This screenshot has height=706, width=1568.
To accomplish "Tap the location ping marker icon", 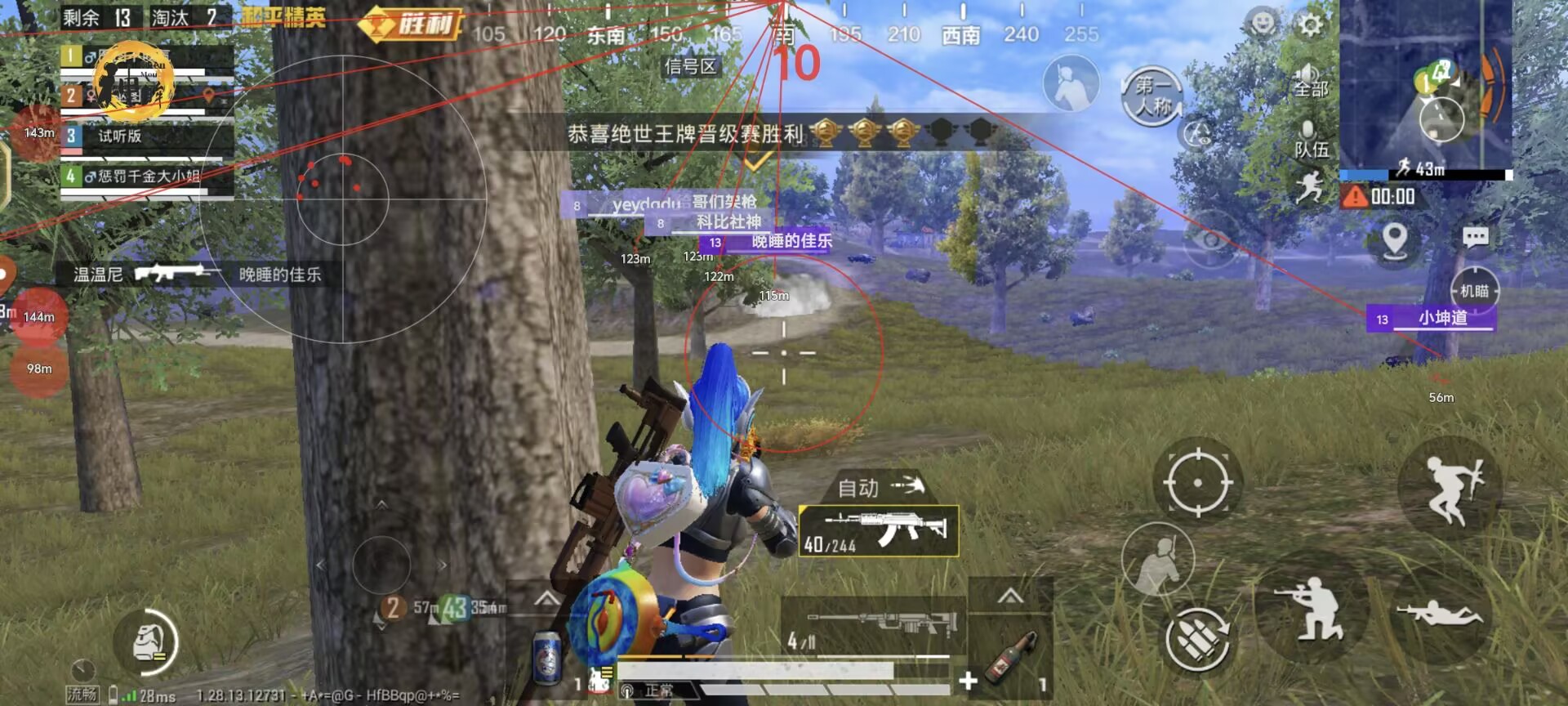I will pos(1394,242).
